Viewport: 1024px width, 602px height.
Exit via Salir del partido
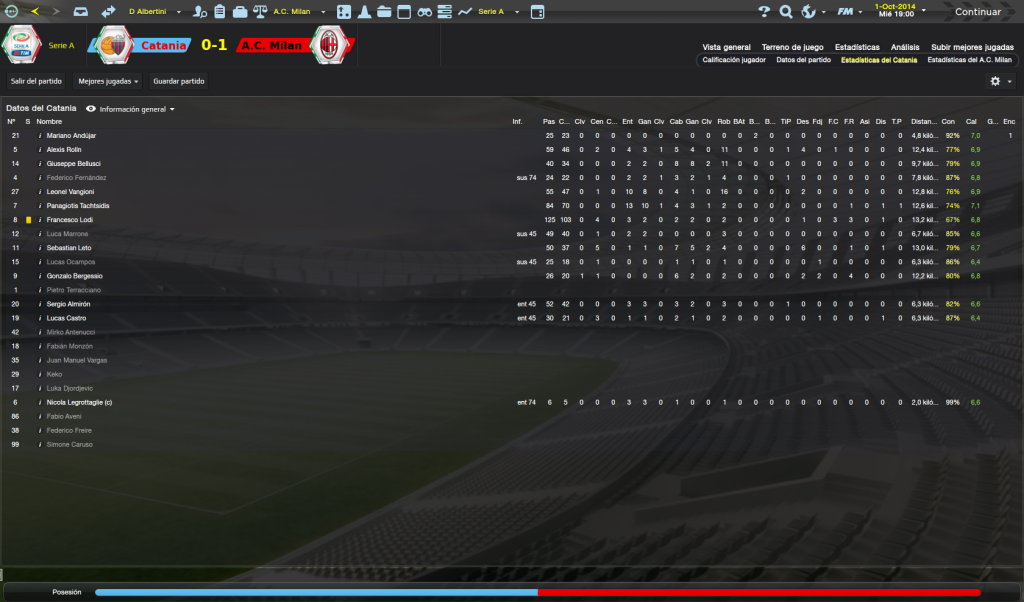coord(35,81)
